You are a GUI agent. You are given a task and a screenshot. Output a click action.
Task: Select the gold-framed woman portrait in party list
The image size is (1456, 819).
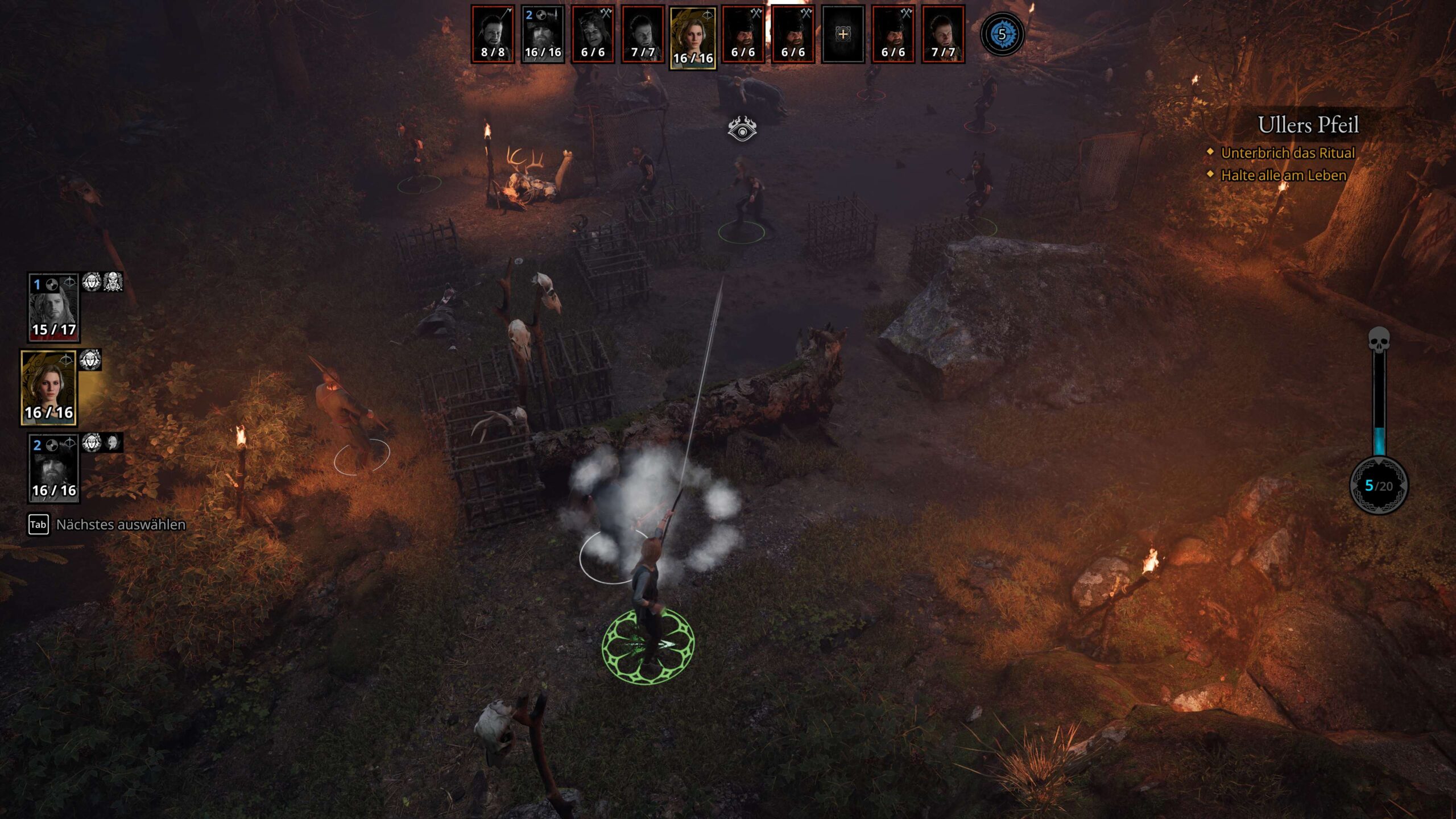click(49, 388)
